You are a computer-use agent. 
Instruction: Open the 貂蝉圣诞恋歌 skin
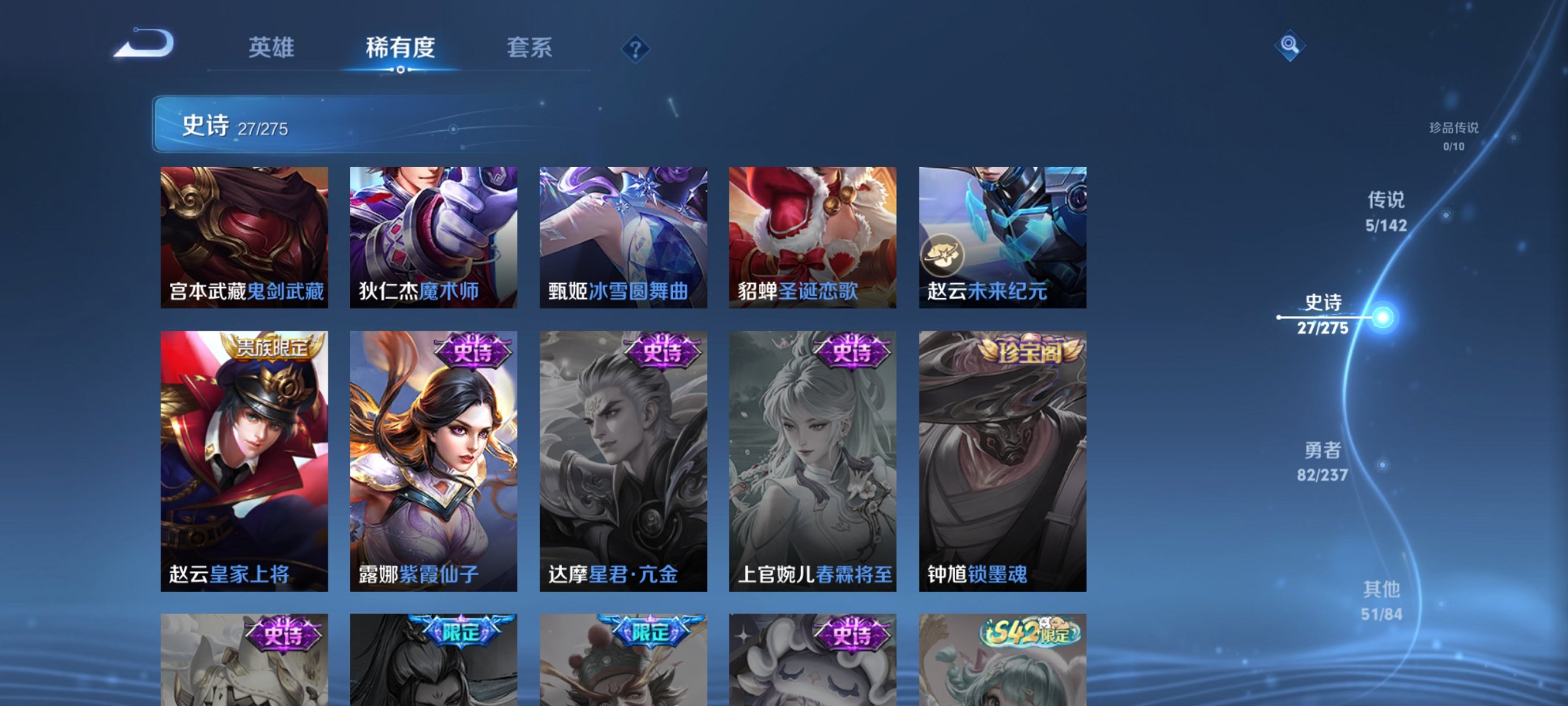[x=813, y=238]
